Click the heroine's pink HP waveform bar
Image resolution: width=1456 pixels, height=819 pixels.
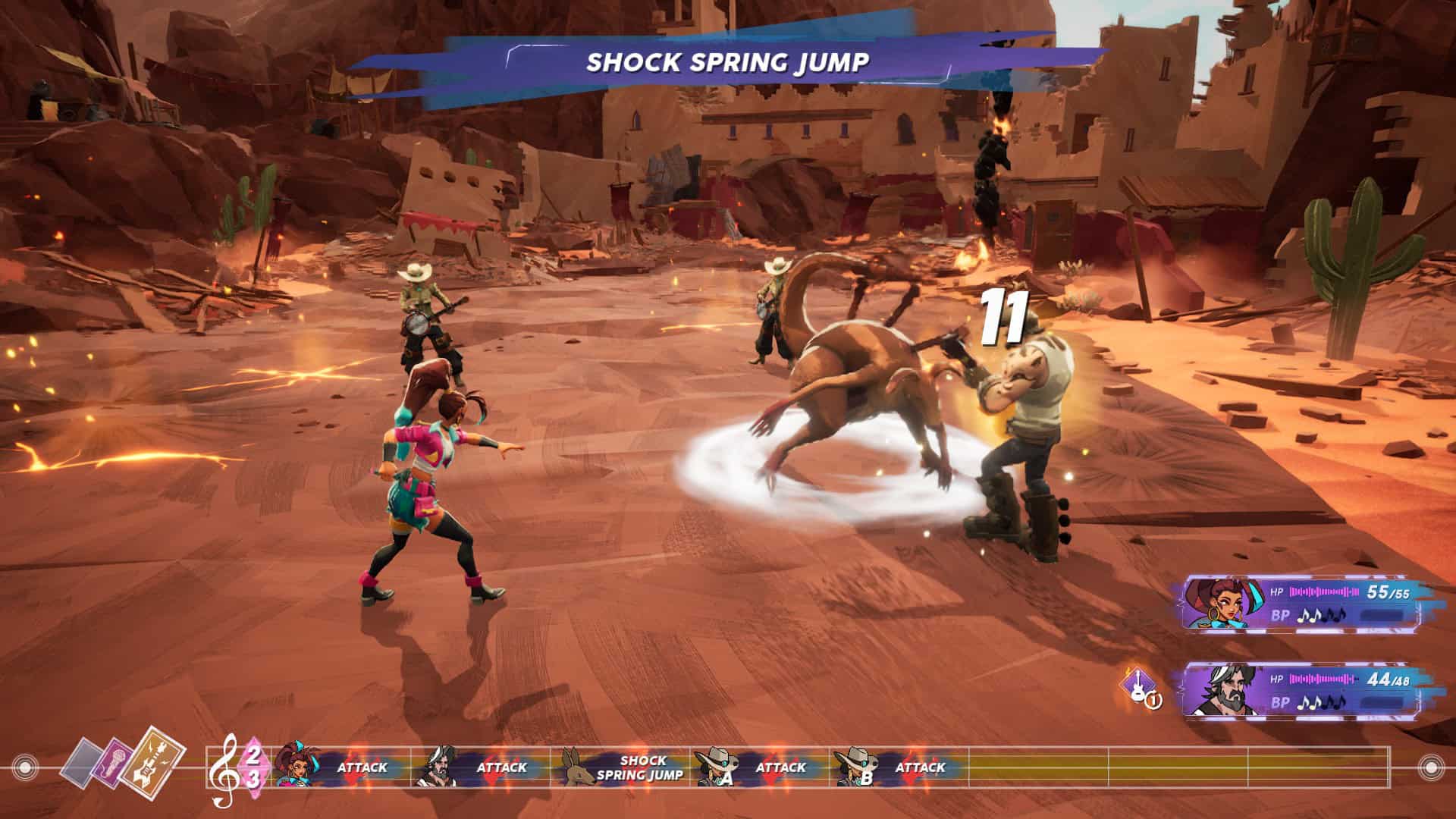point(1323,592)
